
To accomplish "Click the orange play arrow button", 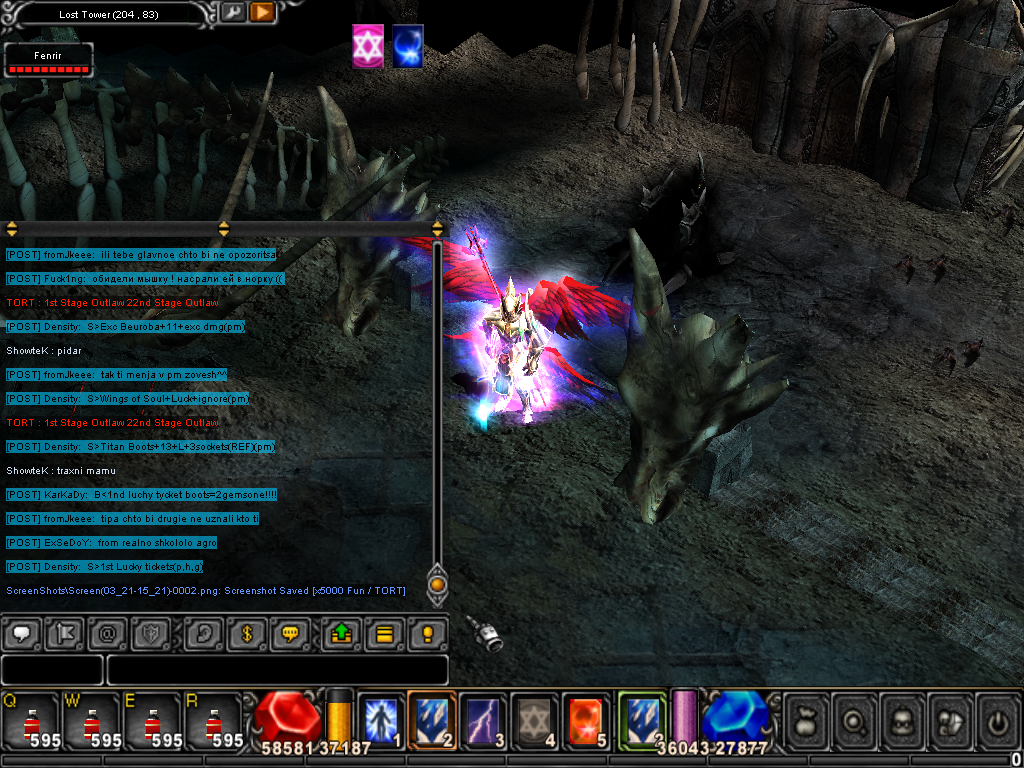I will click(262, 13).
